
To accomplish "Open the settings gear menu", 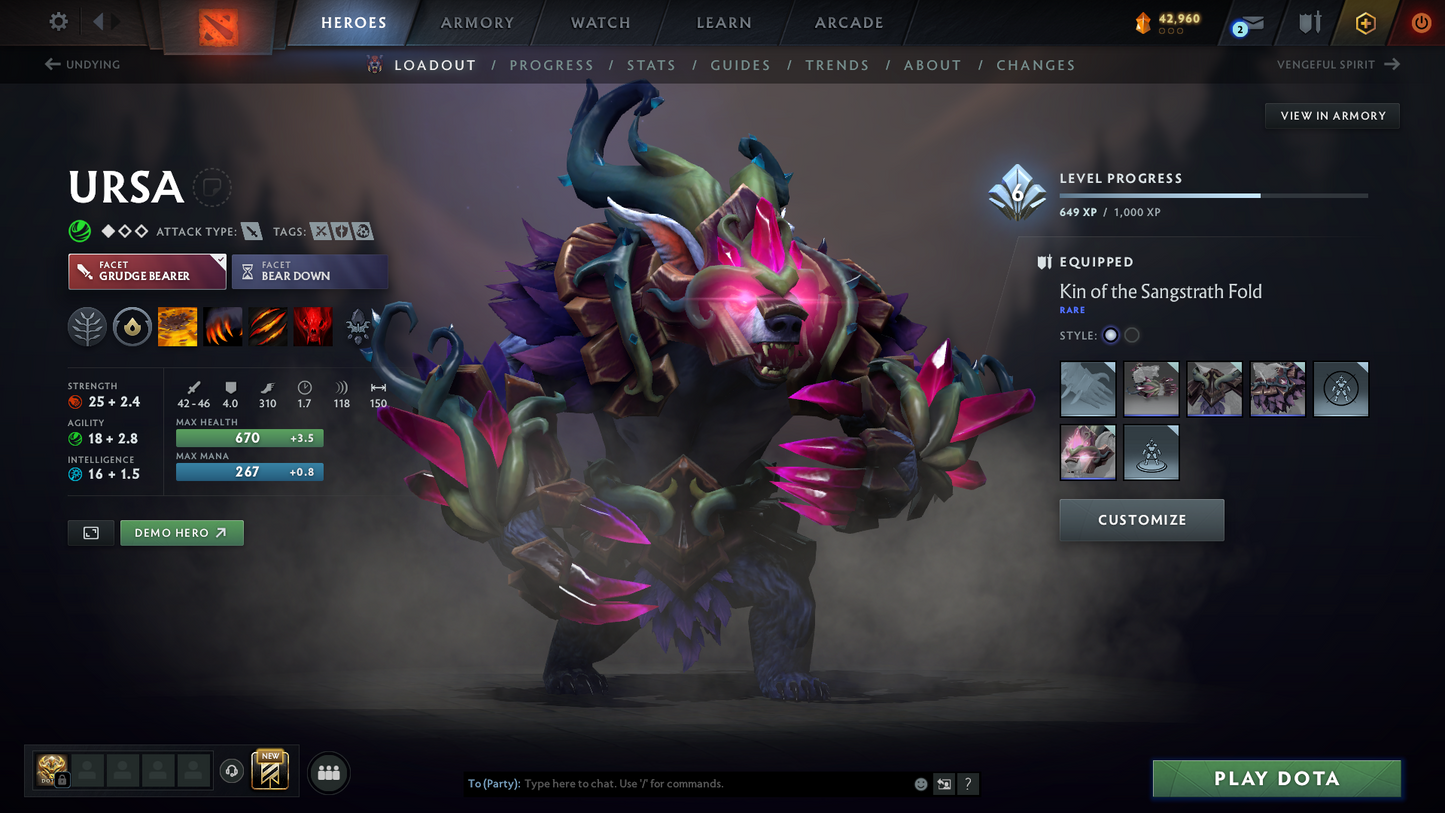I will (x=59, y=21).
